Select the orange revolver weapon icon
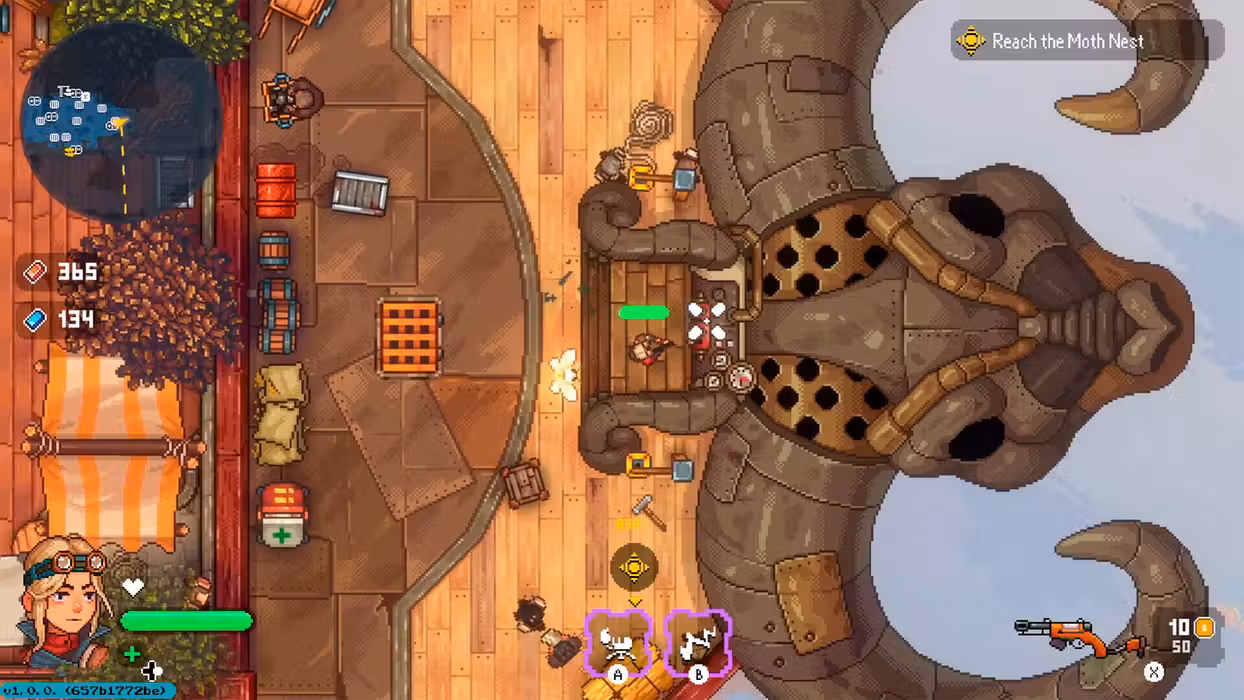 (1079, 635)
